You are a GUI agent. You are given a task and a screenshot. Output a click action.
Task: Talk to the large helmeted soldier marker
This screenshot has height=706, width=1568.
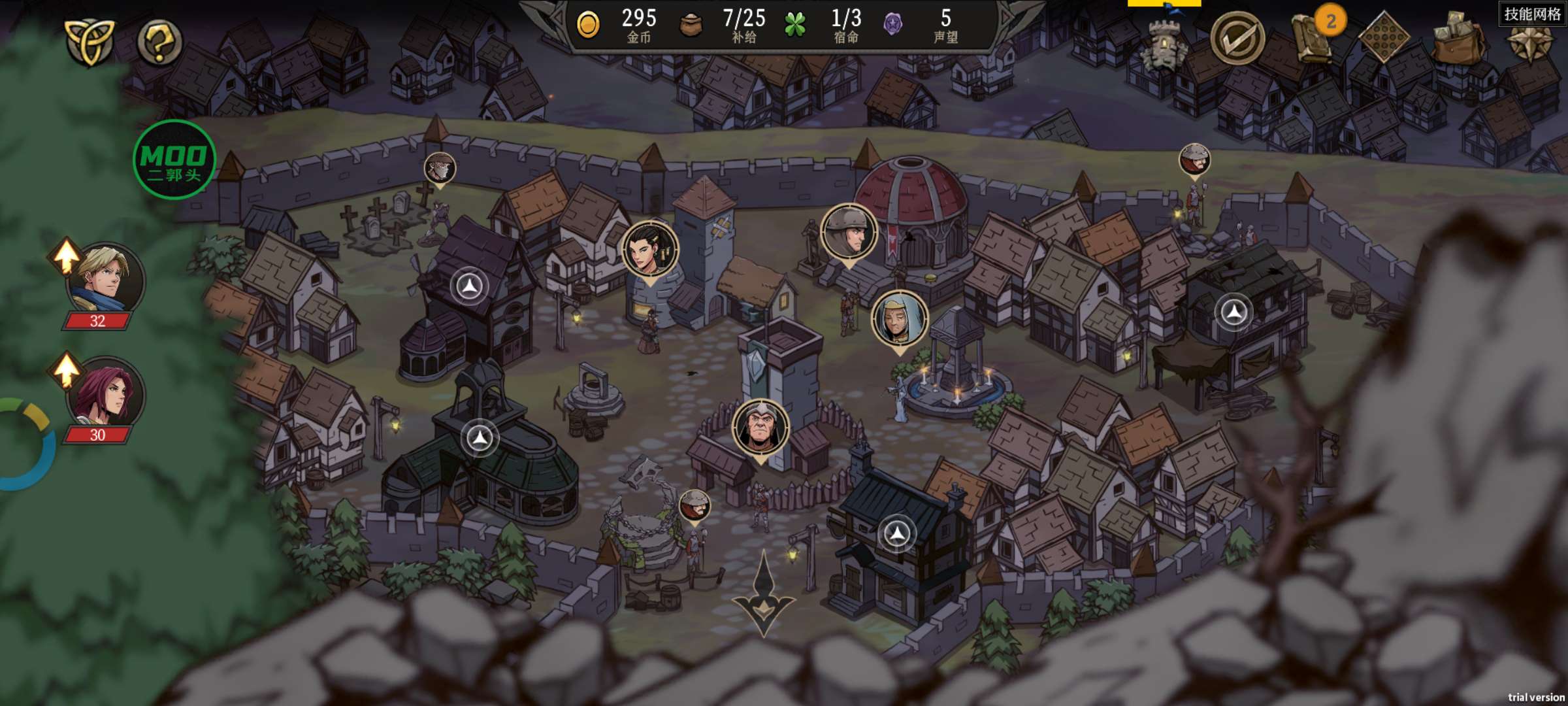coord(849,232)
